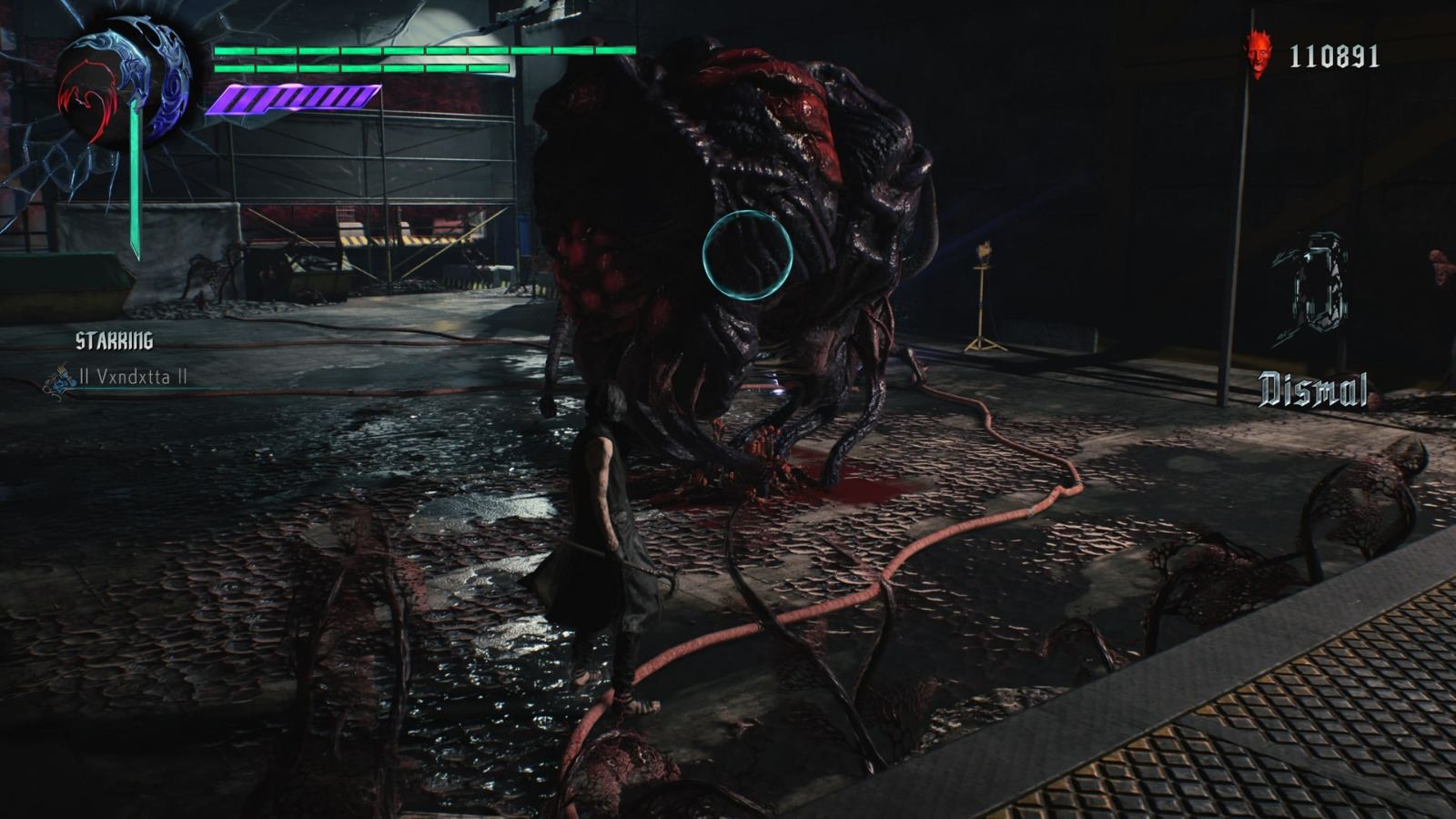Screen dimensions: 1456x819
Task: Click the lock-on reticle circle on the boss
Action: click(746, 255)
